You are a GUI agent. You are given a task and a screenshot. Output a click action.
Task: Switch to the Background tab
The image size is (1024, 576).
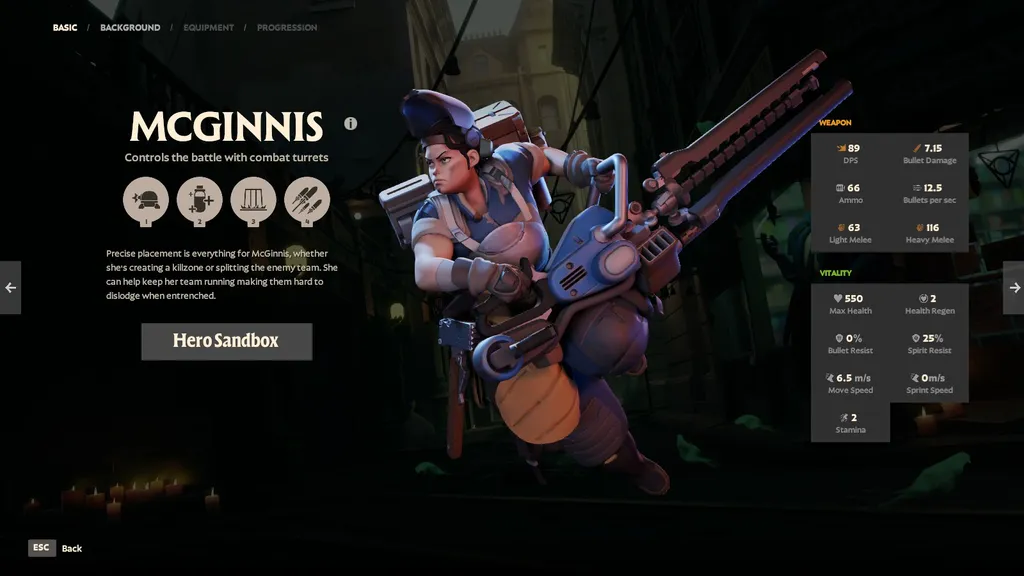(130, 28)
